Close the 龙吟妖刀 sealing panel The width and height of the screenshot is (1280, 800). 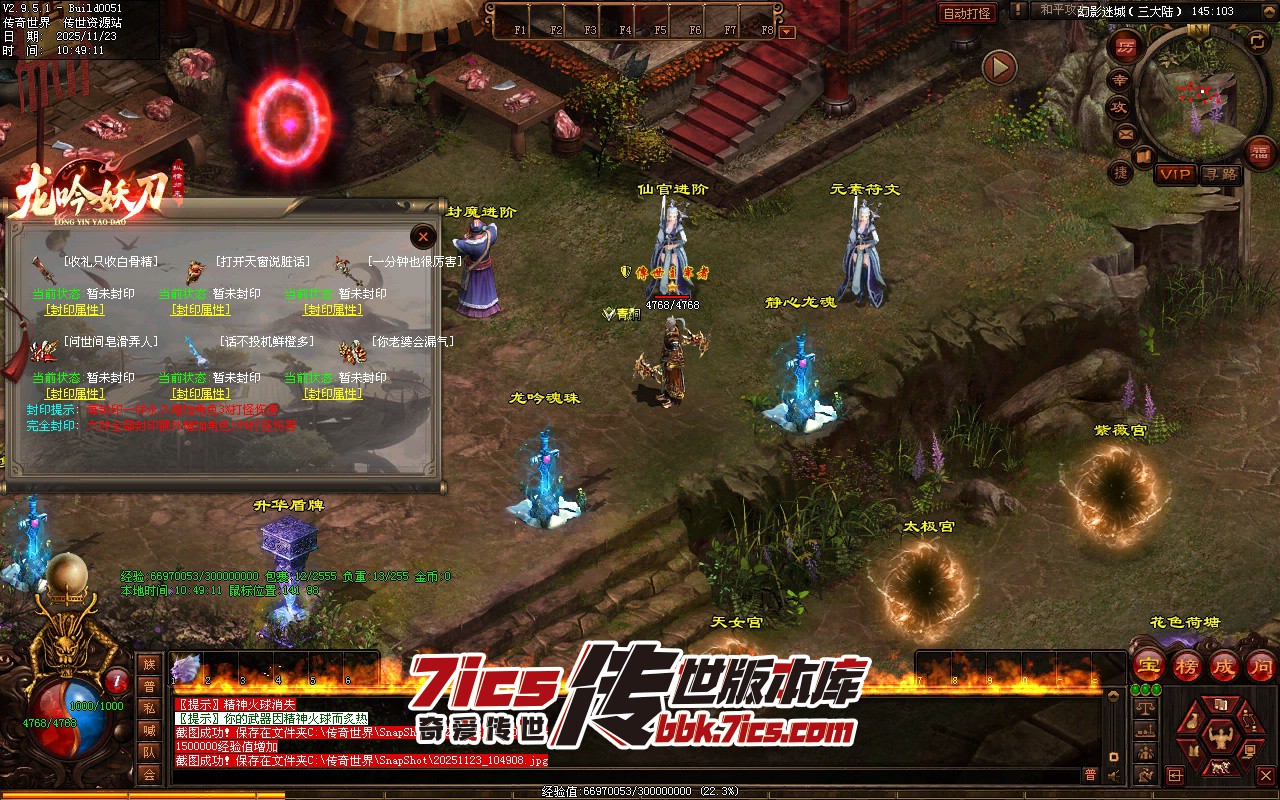(x=424, y=236)
